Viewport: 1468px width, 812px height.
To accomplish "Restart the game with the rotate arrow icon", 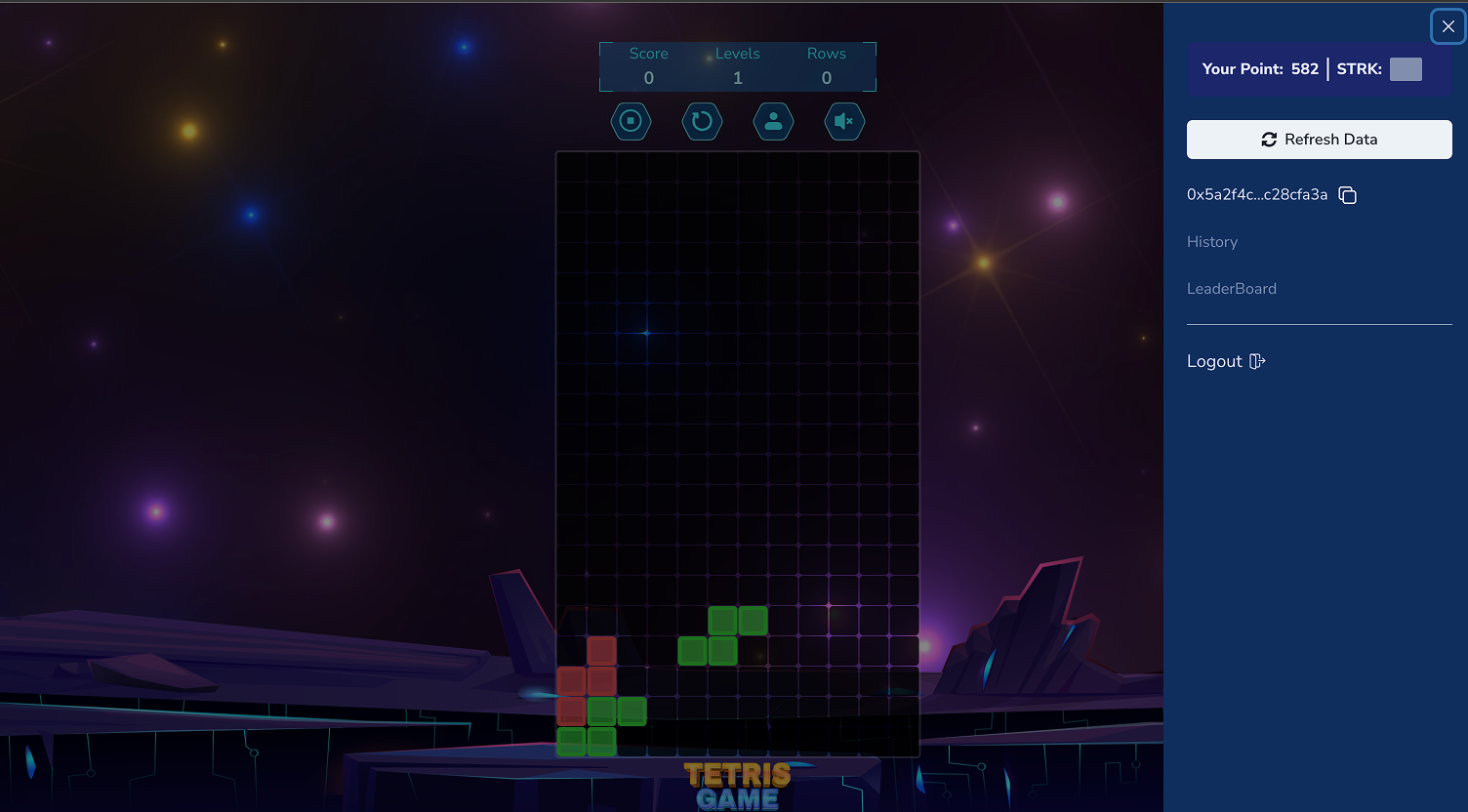I will pos(702,121).
